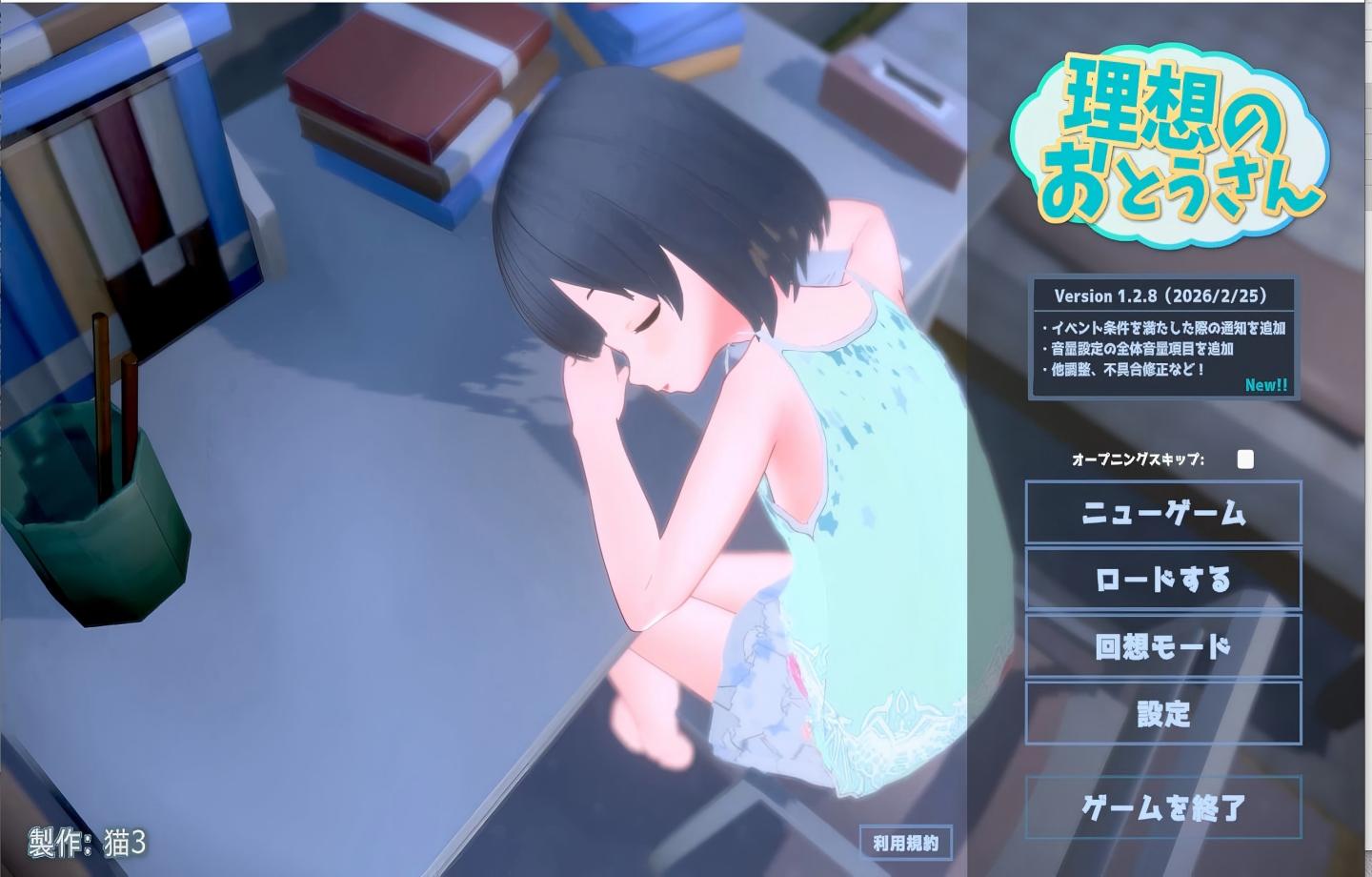The height and width of the screenshot is (877, 1372).
Task: Open the 利用規約 terms of service
Action: 905,843
